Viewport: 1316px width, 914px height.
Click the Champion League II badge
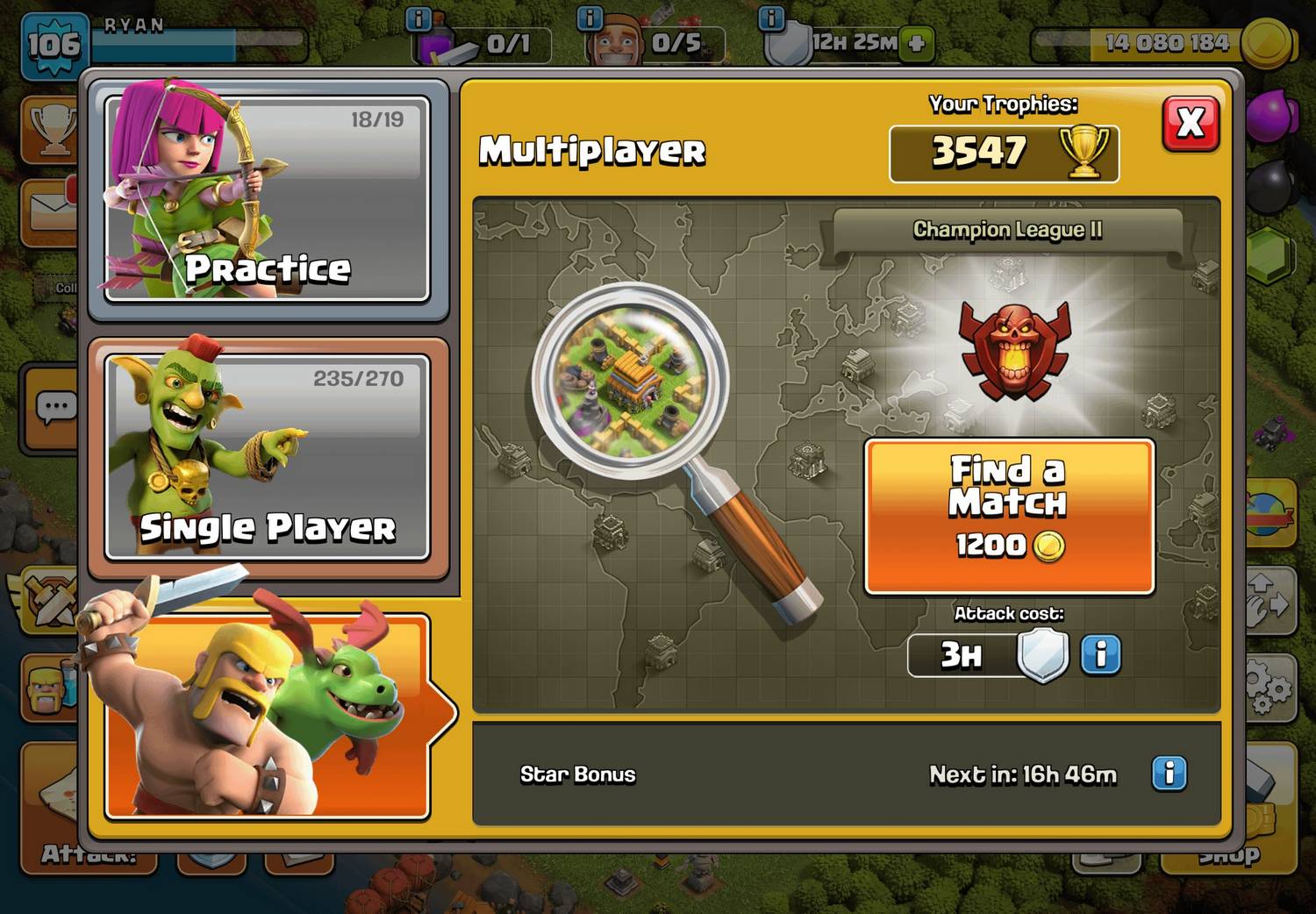pyautogui.click(x=1014, y=350)
